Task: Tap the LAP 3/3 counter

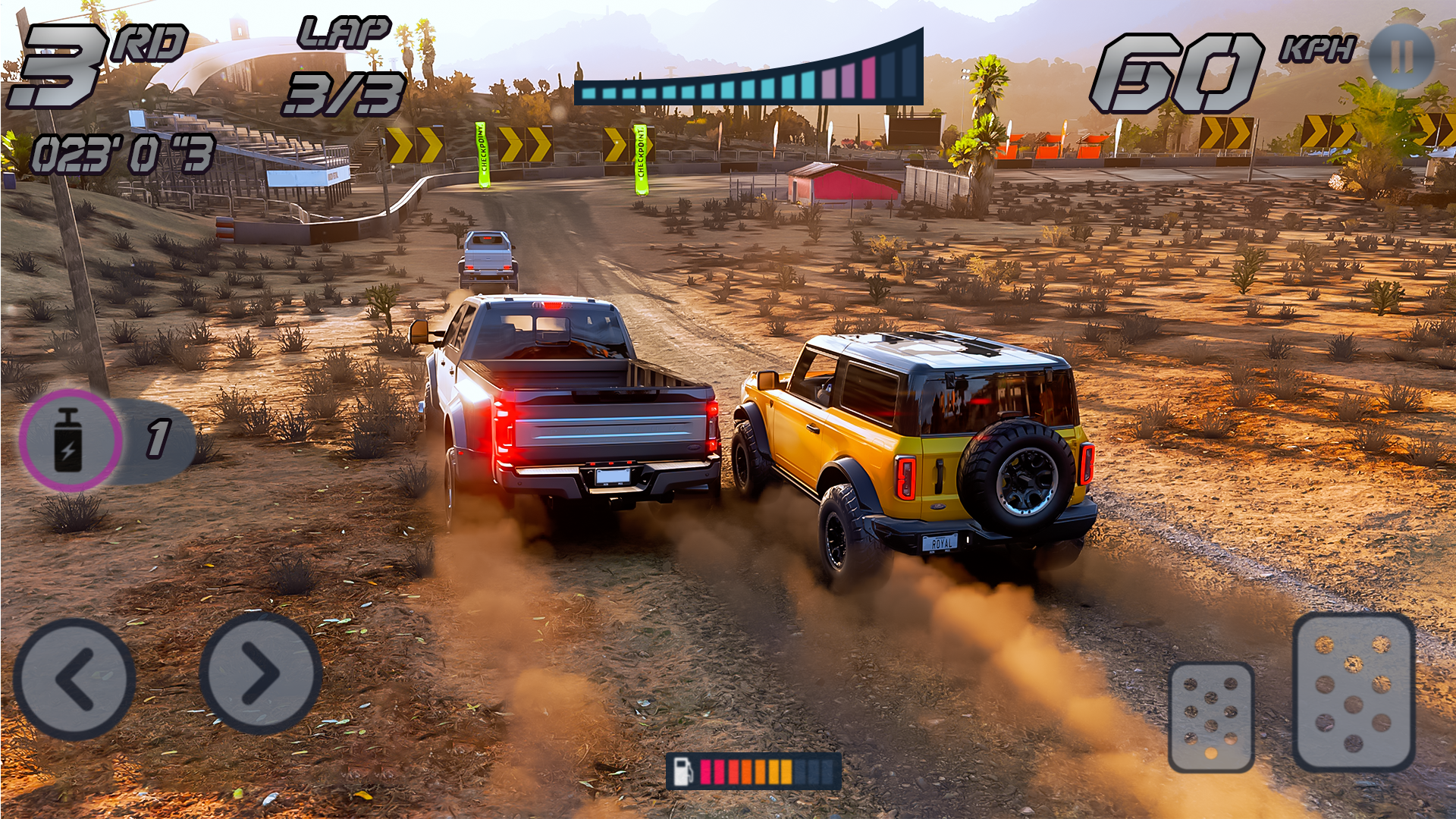Action: tap(345, 64)
